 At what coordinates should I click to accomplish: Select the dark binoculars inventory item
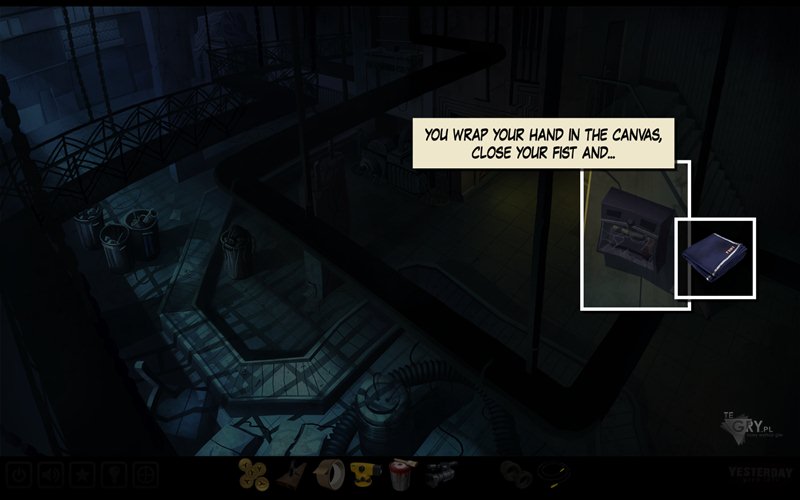(x=515, y=474)
